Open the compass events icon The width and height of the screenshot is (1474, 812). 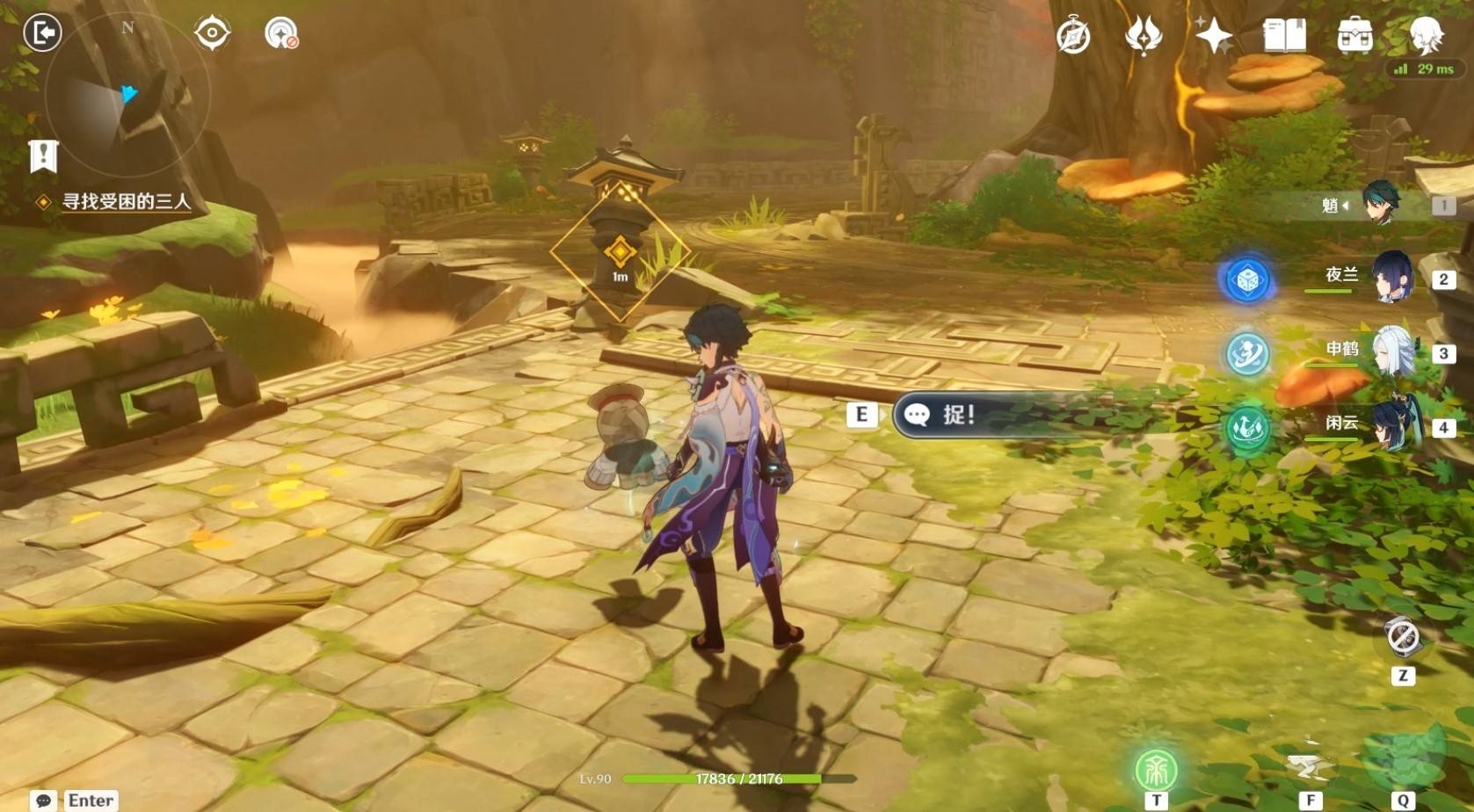(1073, 36)
